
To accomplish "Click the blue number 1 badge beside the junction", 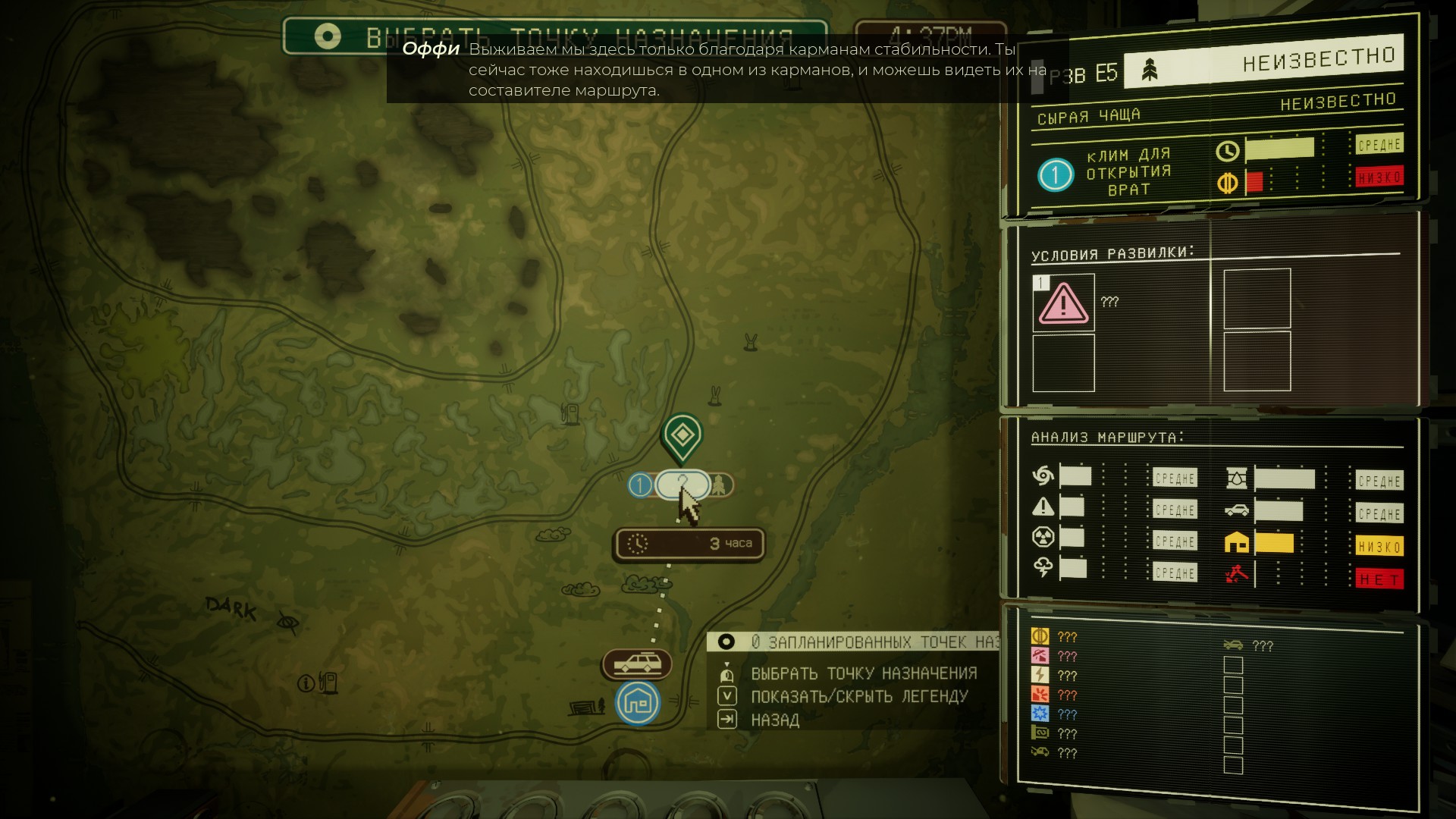I will click(641, 485).
